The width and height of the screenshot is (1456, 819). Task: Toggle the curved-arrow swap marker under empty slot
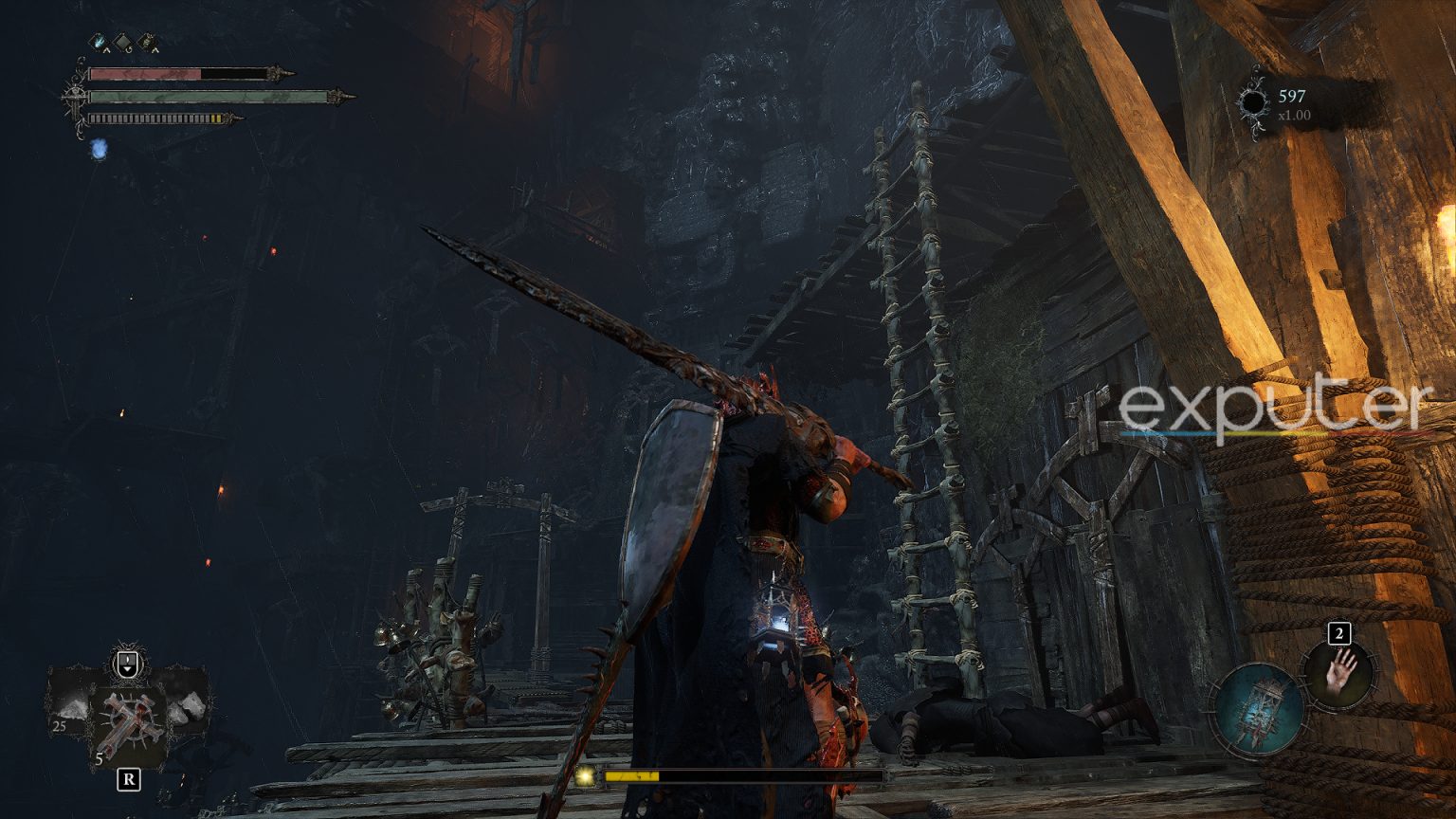(x=128, y=48)
